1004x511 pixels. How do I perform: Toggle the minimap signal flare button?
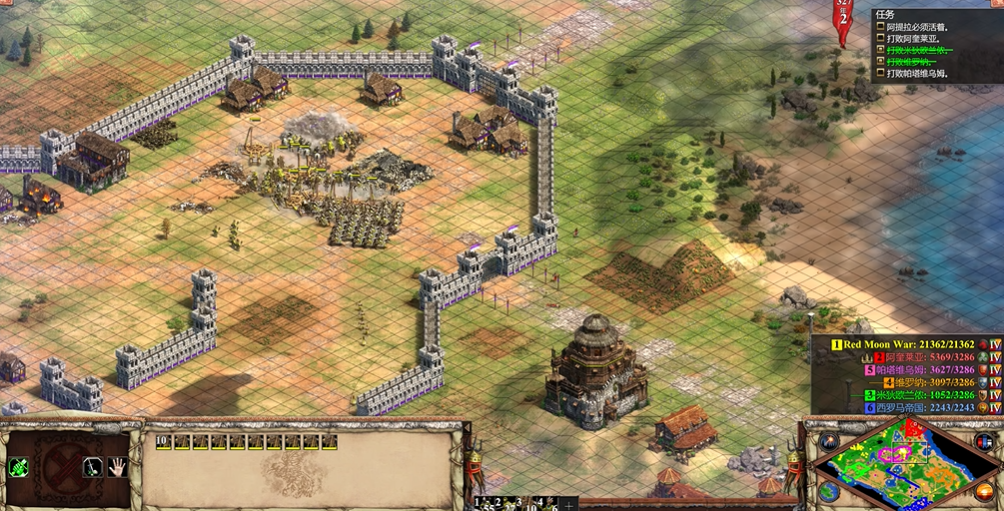pyautogui.click(x=827, y=441)
